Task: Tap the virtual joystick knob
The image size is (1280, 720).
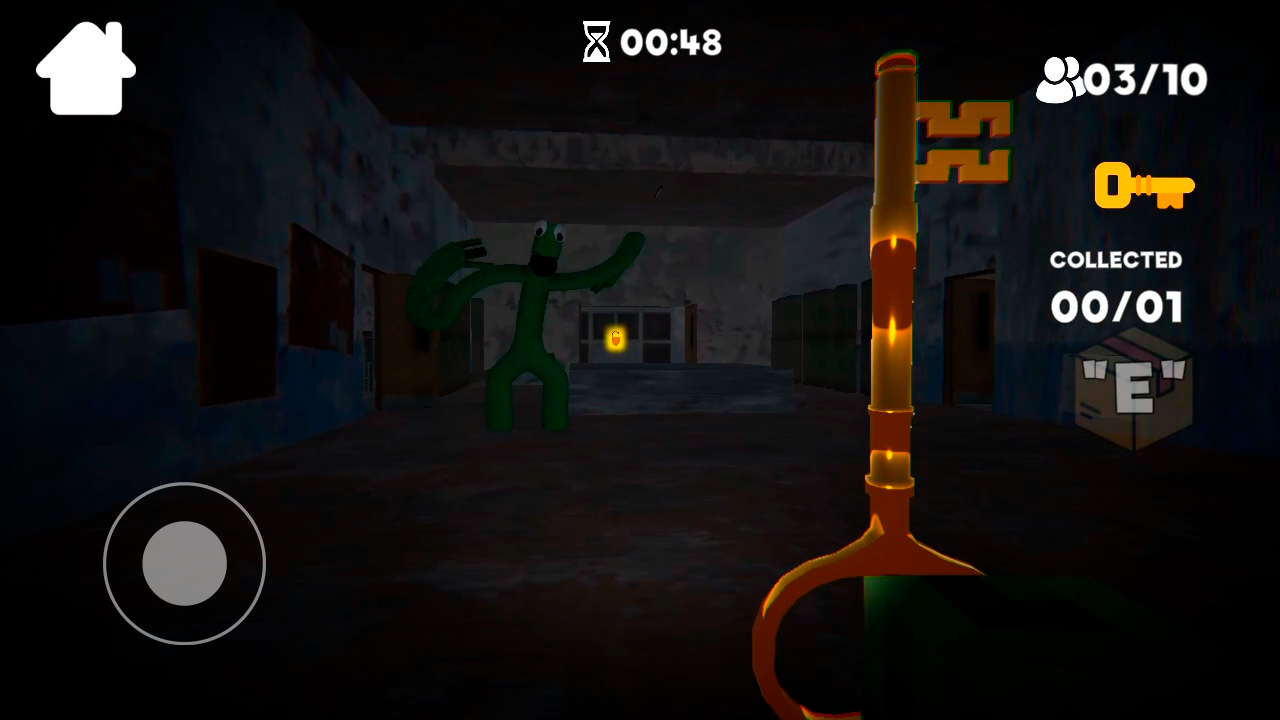Action: pos(184,565)
